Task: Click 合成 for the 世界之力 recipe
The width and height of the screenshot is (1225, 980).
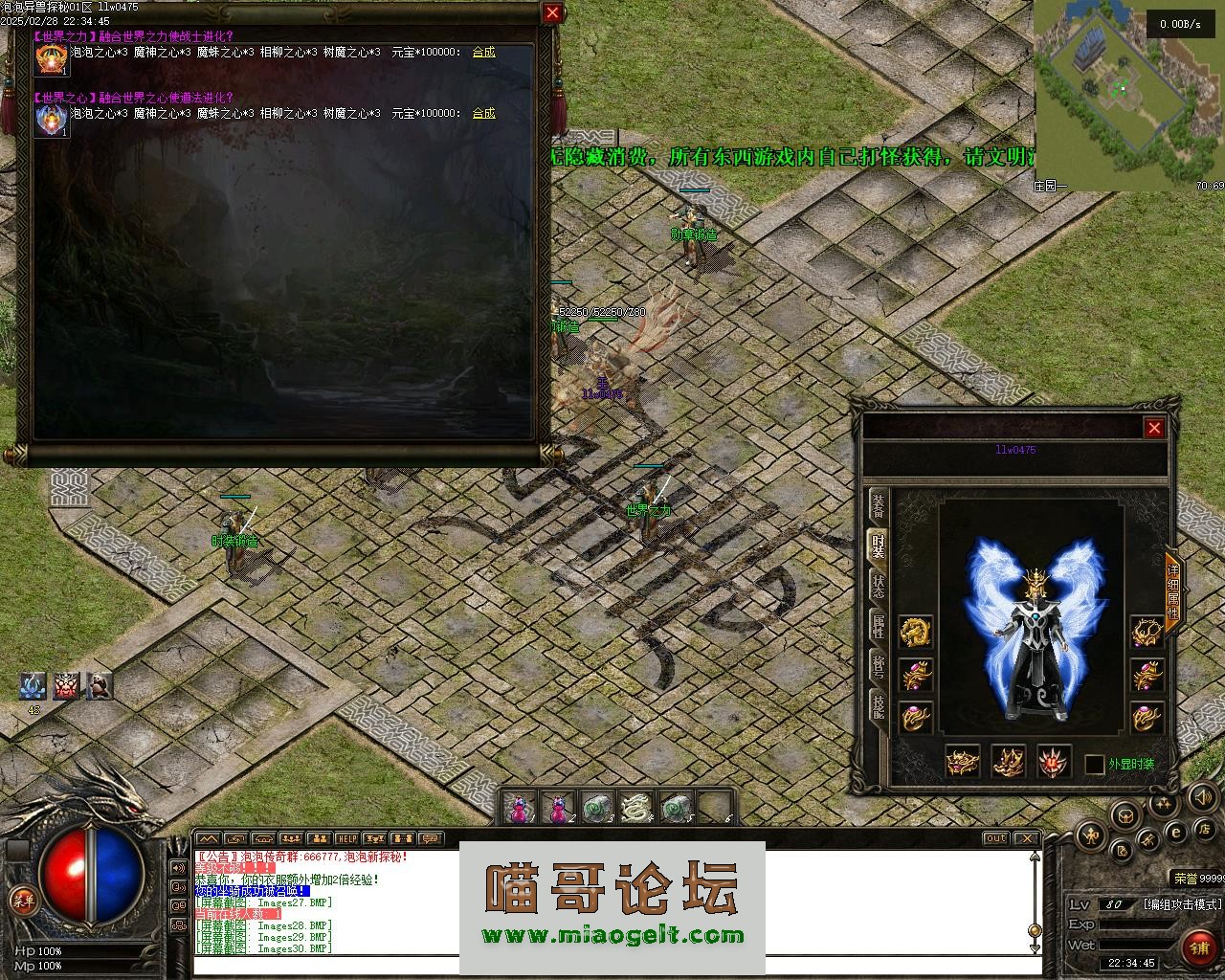Action: [x=483, y=53]
